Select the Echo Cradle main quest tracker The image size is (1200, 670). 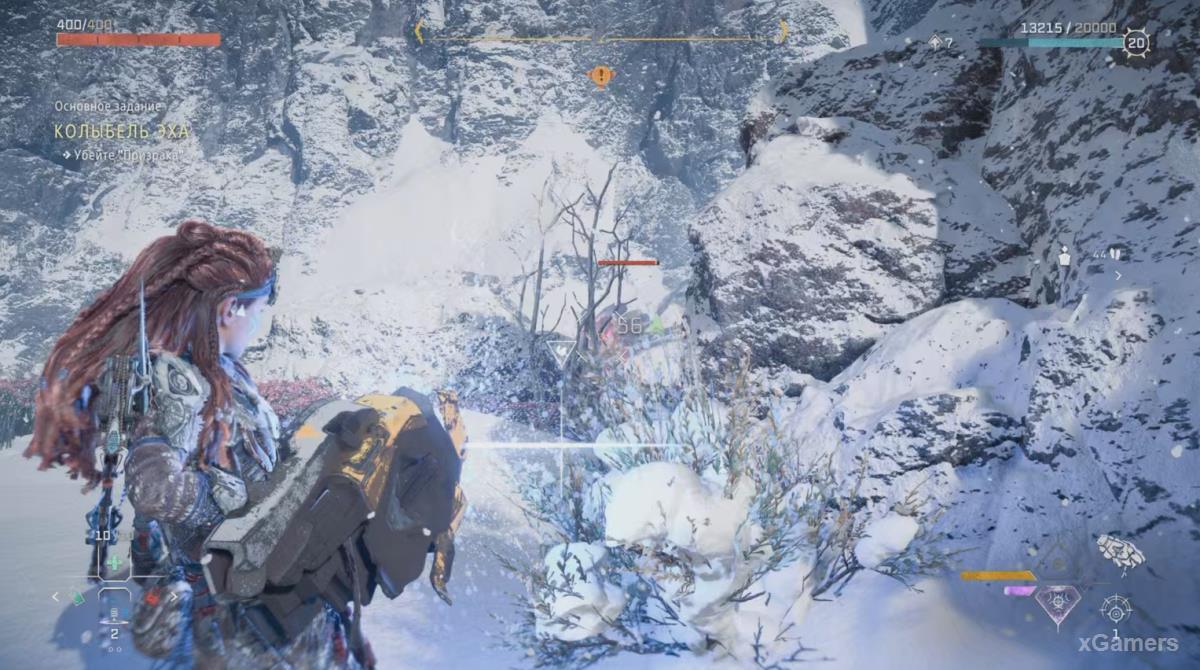pos(121,131)
